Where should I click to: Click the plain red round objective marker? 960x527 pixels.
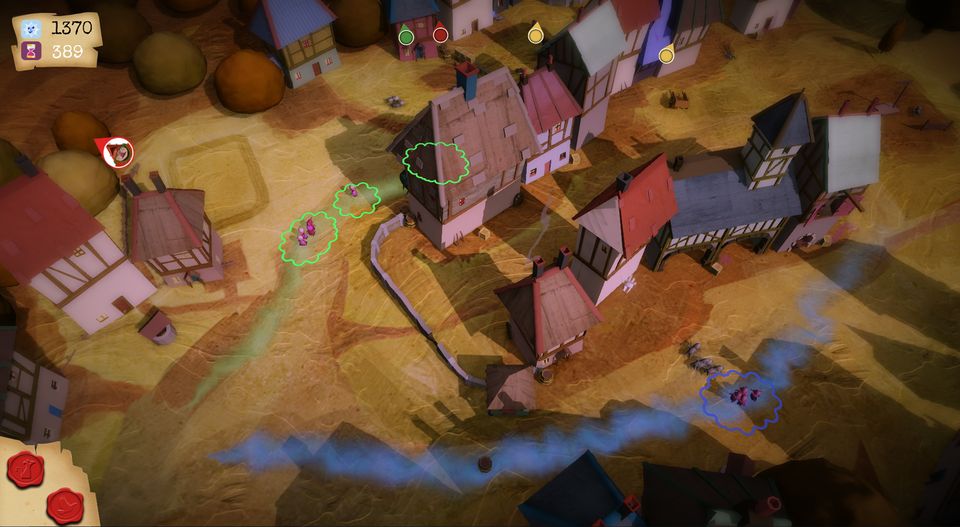point(440,35)
